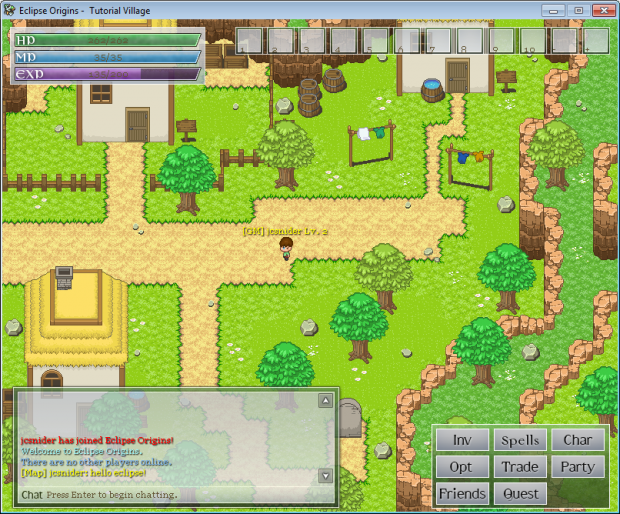Open the Party panel
620x514 pixels.
[577, 467]
